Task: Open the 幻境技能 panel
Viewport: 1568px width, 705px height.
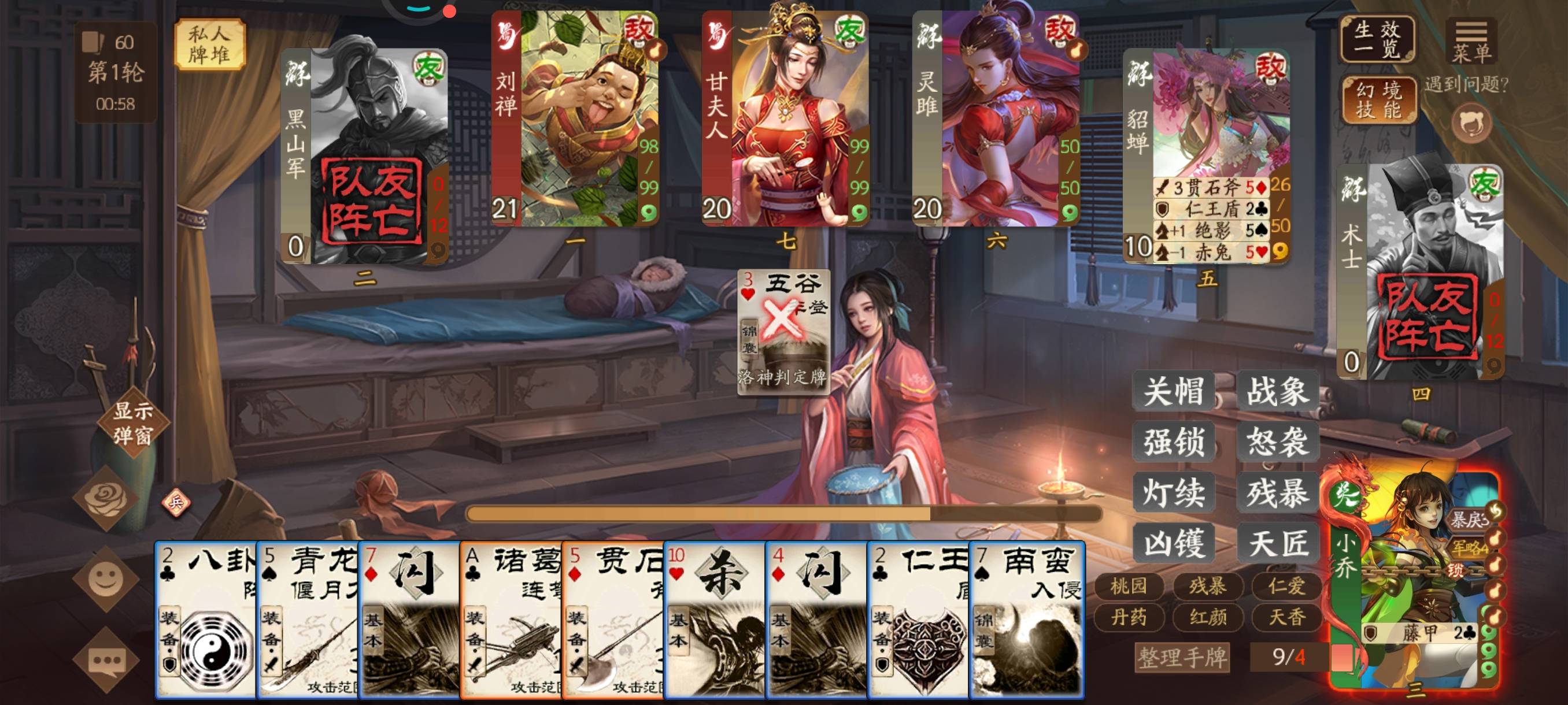Action: (1378, 101)
